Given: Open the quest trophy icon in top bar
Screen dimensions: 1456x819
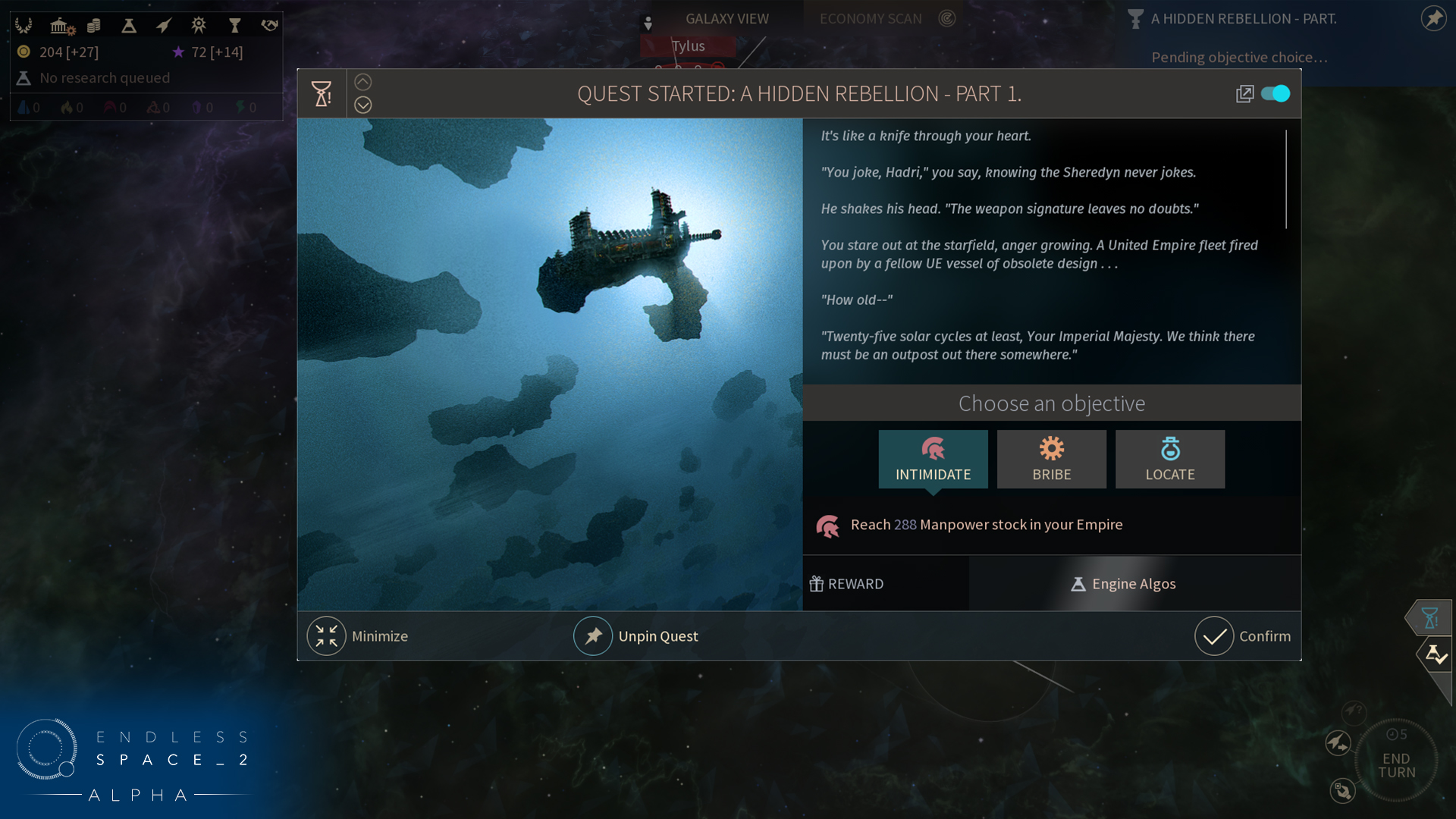Looking at the screenshot, I should (x=234, y=26).
